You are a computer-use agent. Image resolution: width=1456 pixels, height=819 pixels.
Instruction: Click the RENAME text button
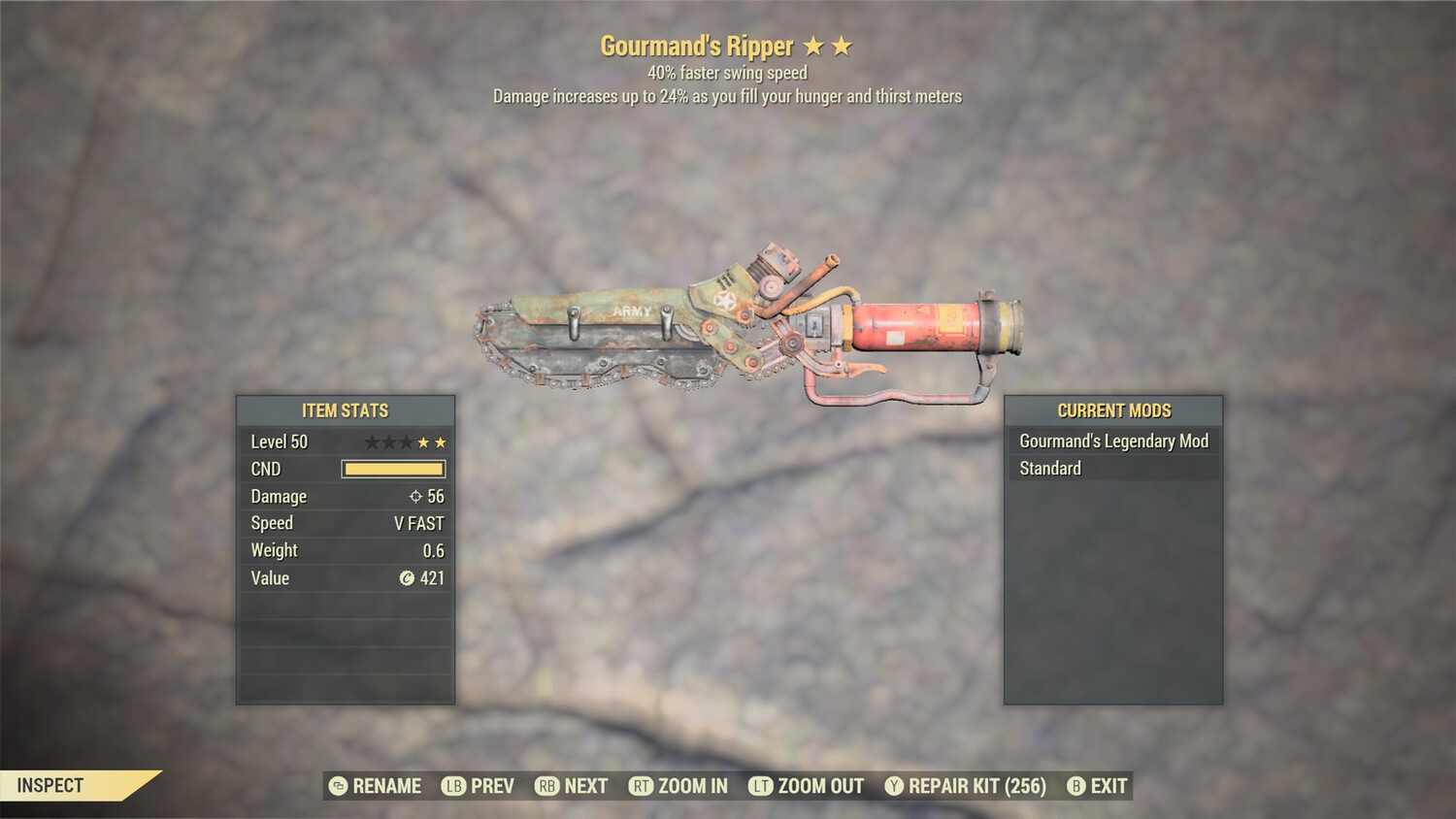coord(387,786)
